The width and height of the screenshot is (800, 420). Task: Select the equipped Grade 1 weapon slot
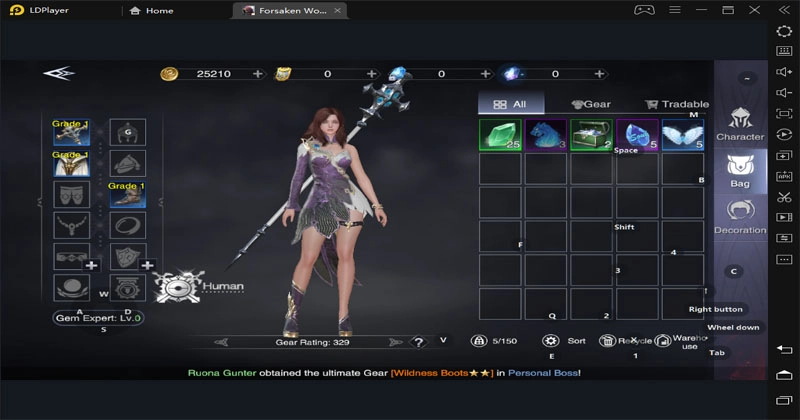coord(71,133)
